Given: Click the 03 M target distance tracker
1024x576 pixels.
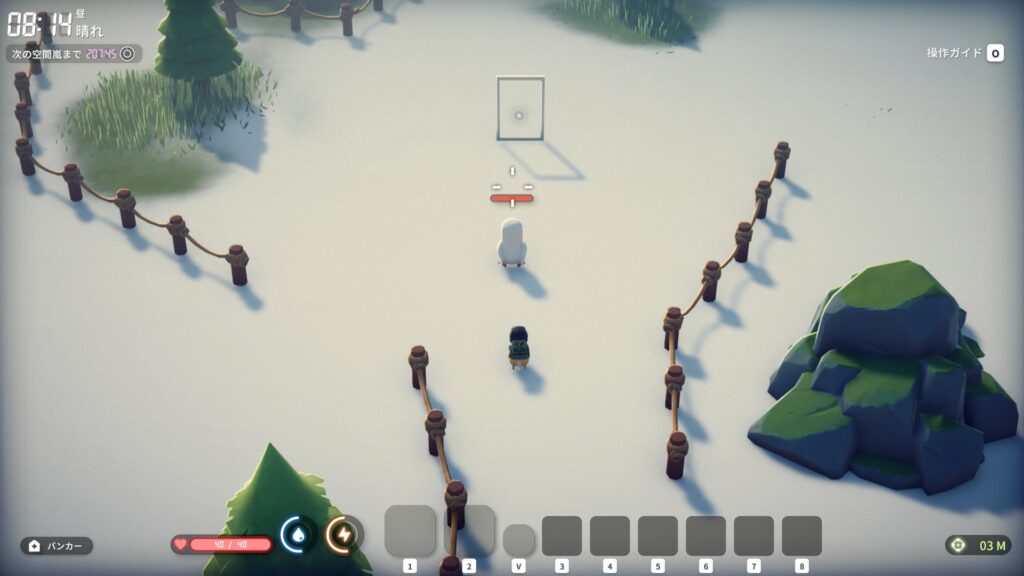Looking at the screenshot, I should pyautogui.click(x=978, y=545).
